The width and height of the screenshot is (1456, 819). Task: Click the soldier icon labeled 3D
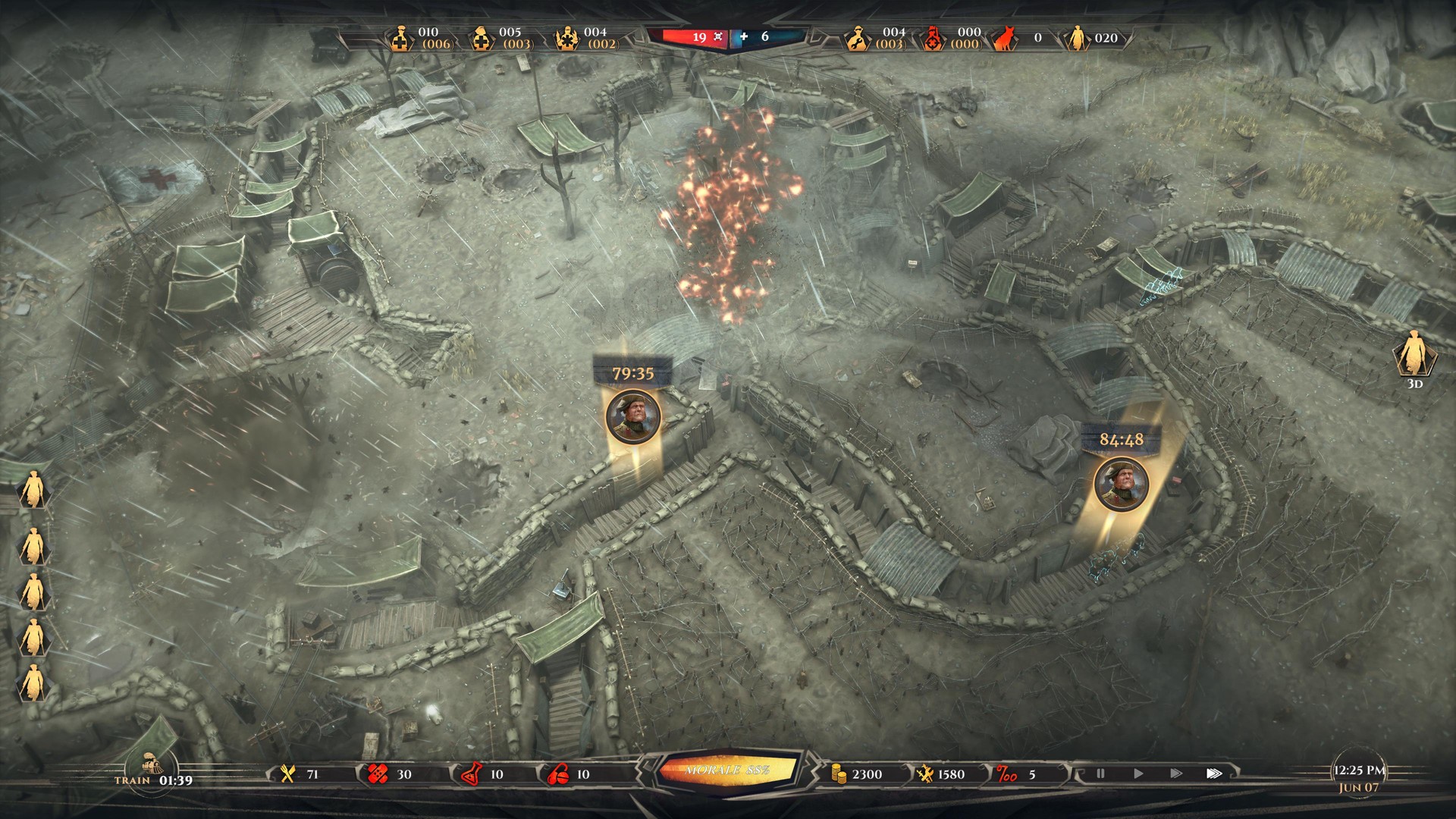tap(1414, 355)
